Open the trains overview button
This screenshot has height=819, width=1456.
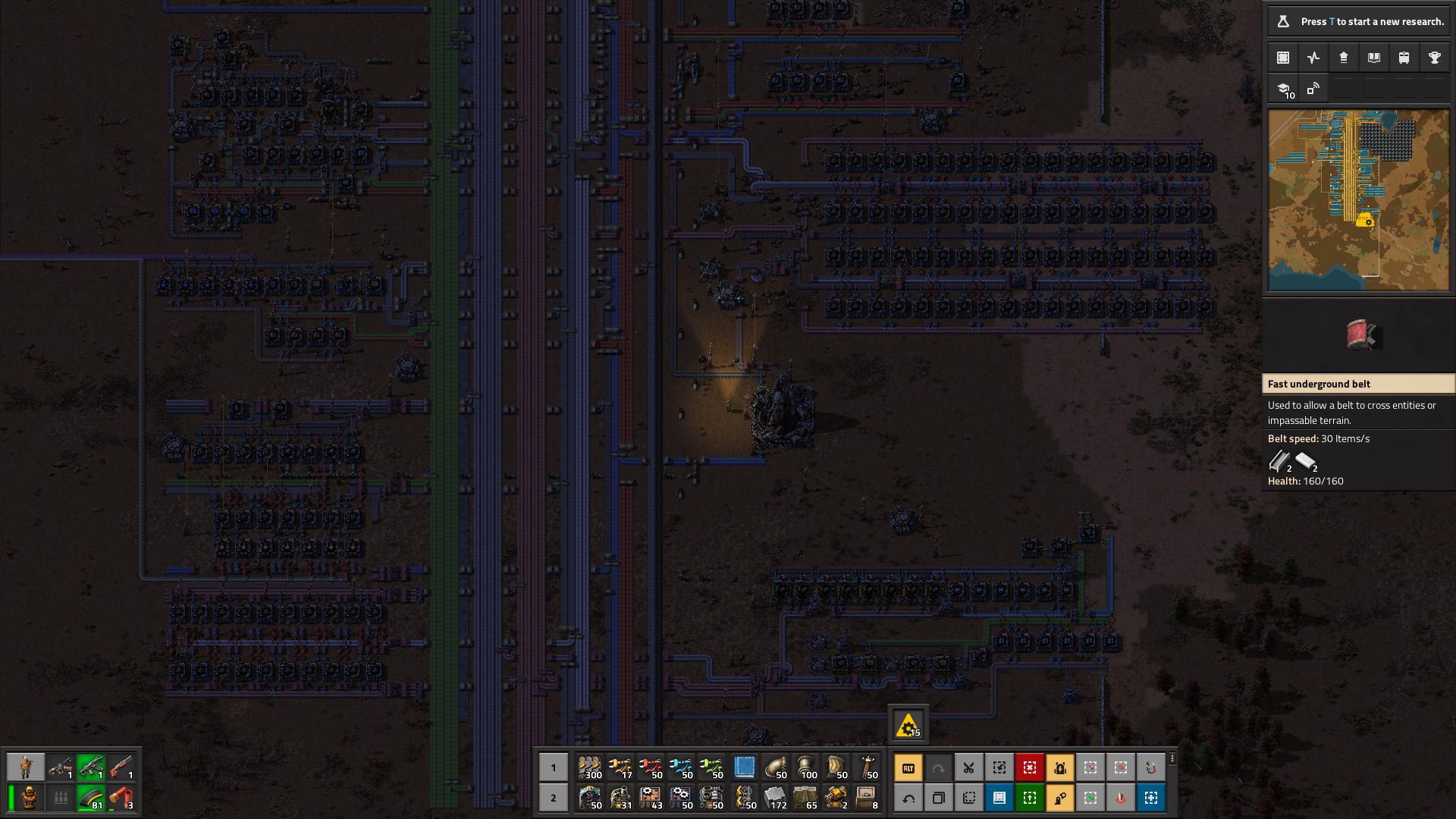(1404, 58)
